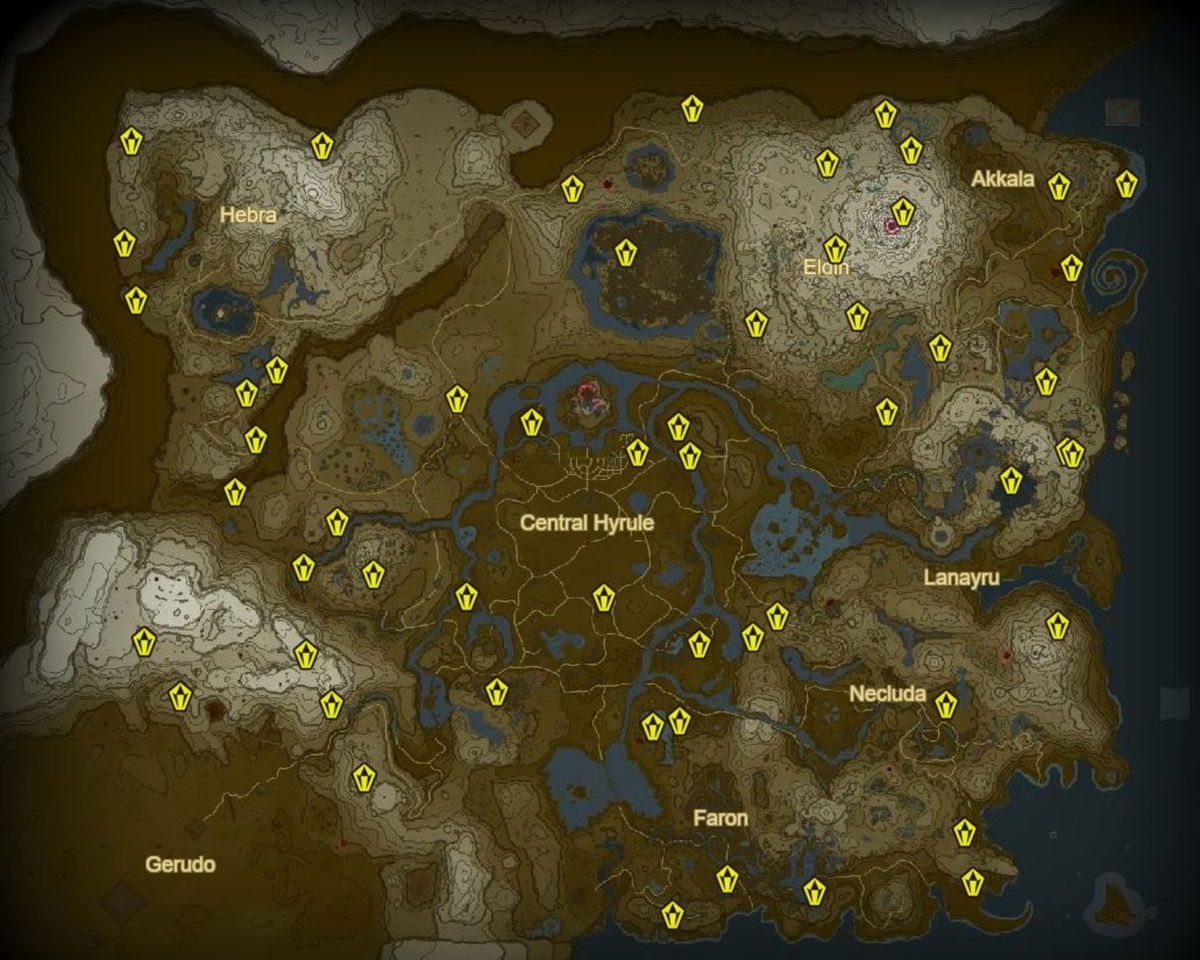This screenshot has width=1200, height=960.
Task: Select the Hebra region label
Action: [247, 214]
